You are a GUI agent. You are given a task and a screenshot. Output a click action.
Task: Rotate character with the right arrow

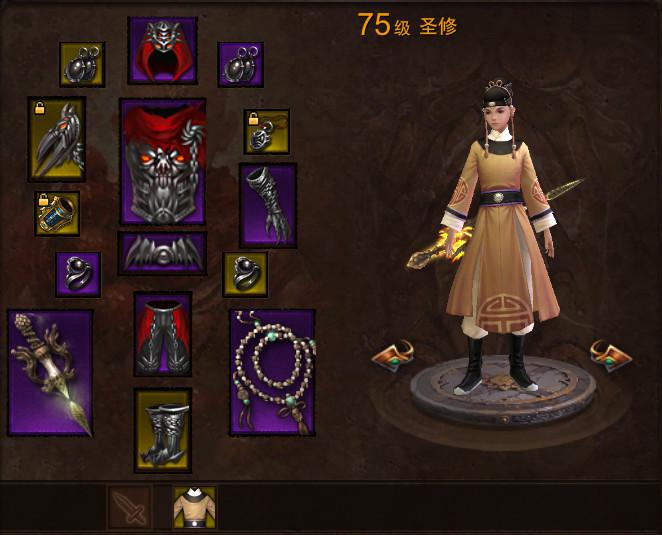pos(612,353)
